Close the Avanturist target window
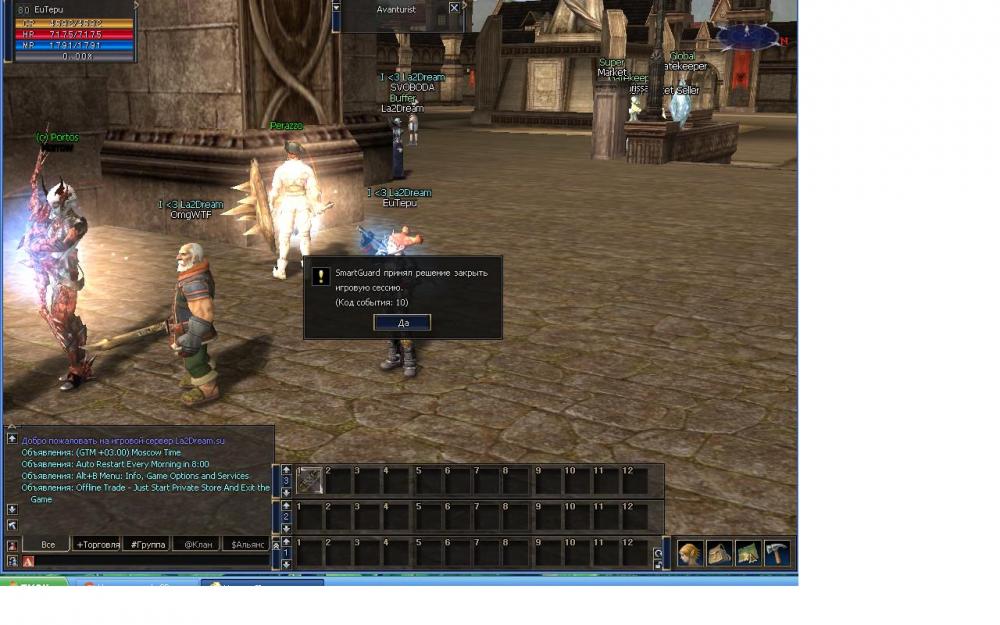 pos(454,8)
